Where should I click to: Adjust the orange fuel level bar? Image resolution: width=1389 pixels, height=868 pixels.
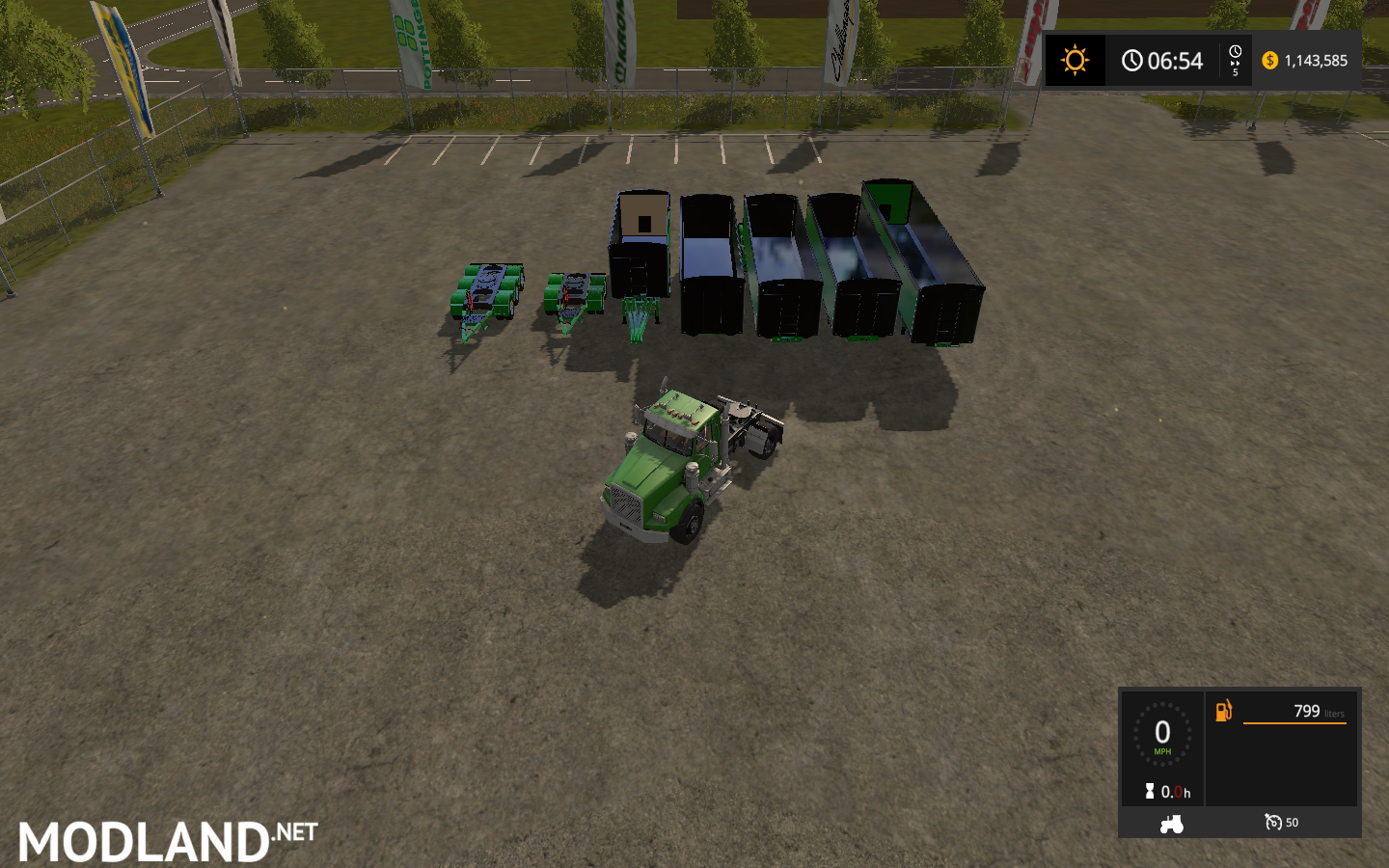(1295, 723)
